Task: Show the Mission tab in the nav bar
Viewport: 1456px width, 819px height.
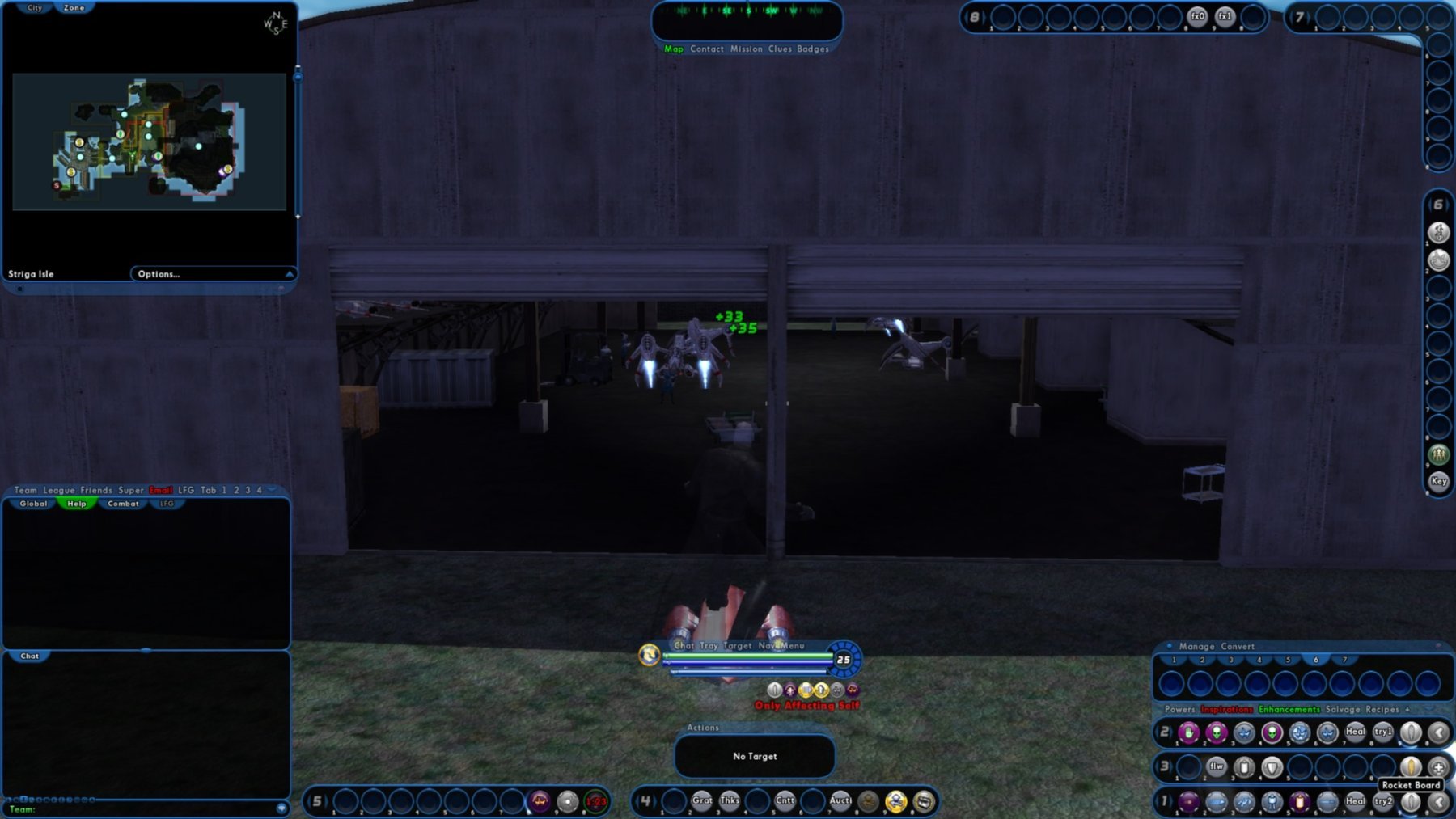Action: [746, 49]
